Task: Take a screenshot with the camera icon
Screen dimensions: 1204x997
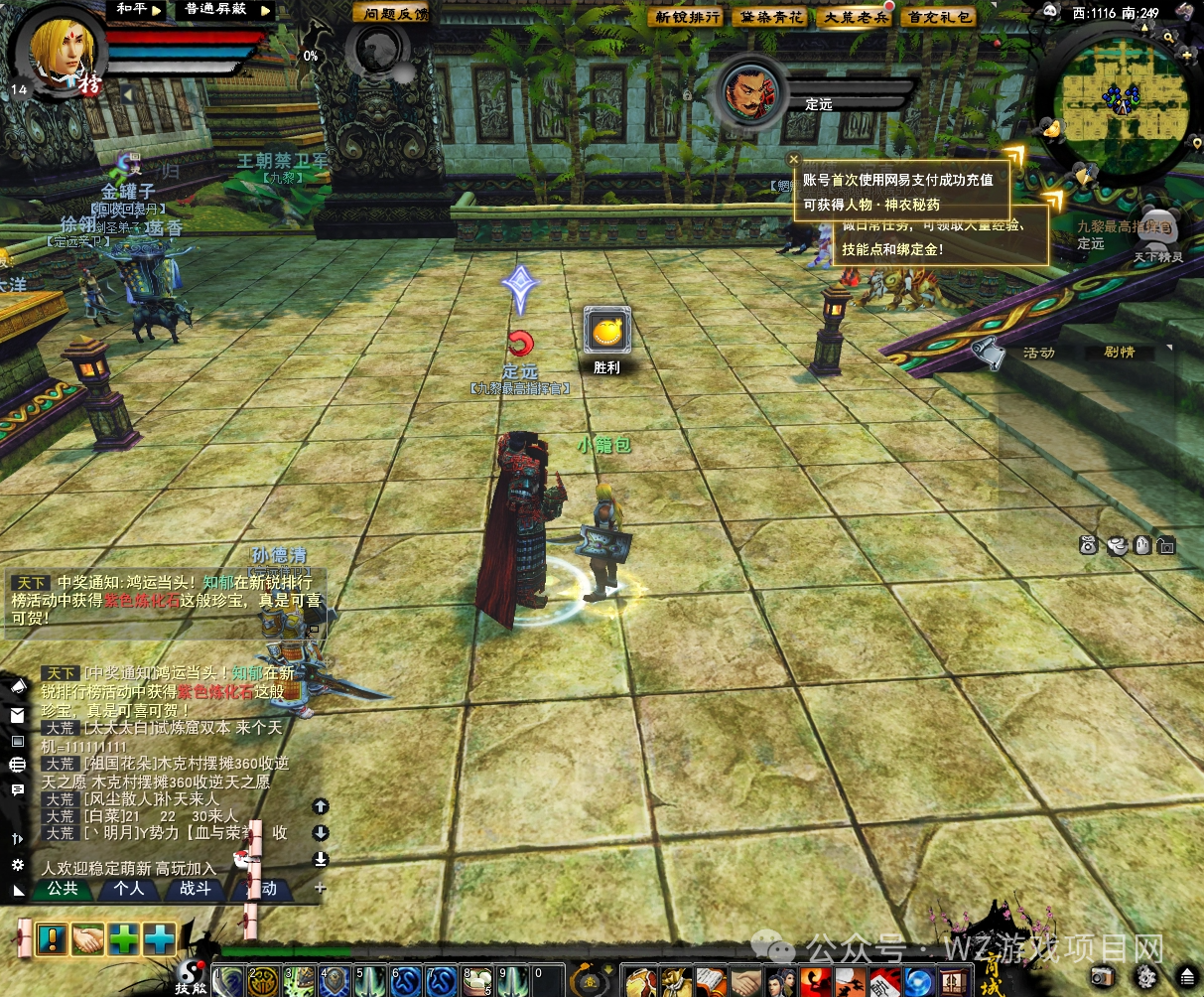Action: click(x=1102, y=975)
